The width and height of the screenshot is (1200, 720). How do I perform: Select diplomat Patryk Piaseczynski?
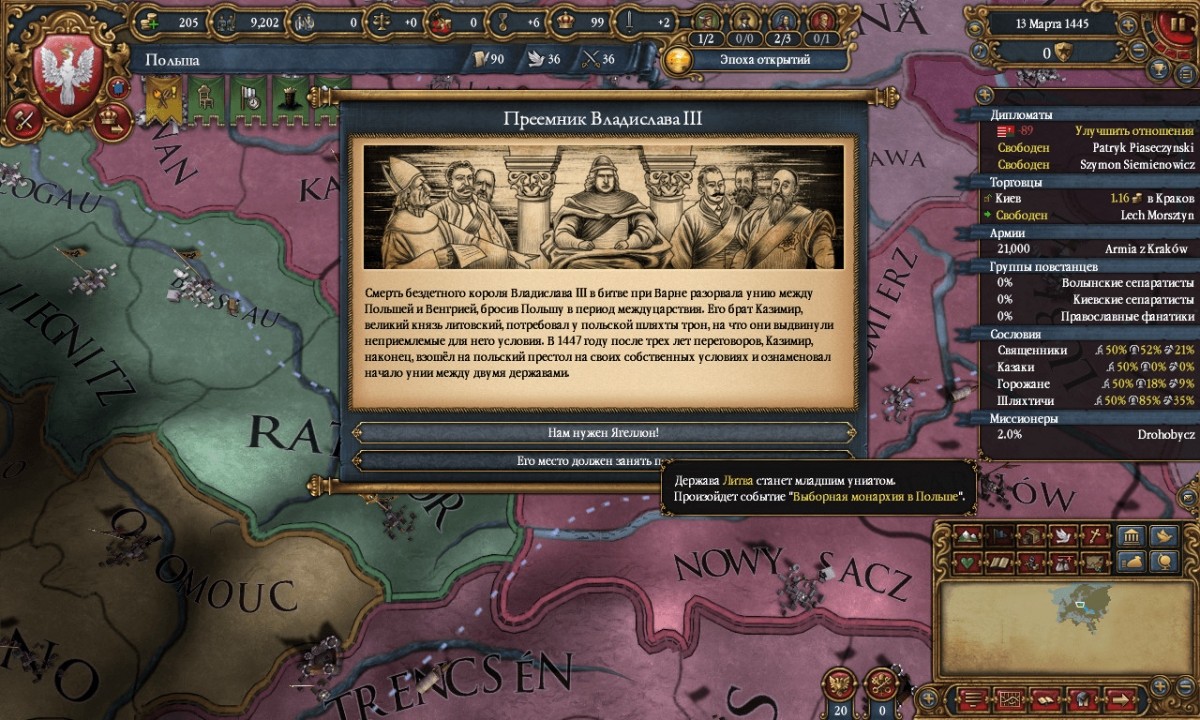click(x=1094, y=147)
